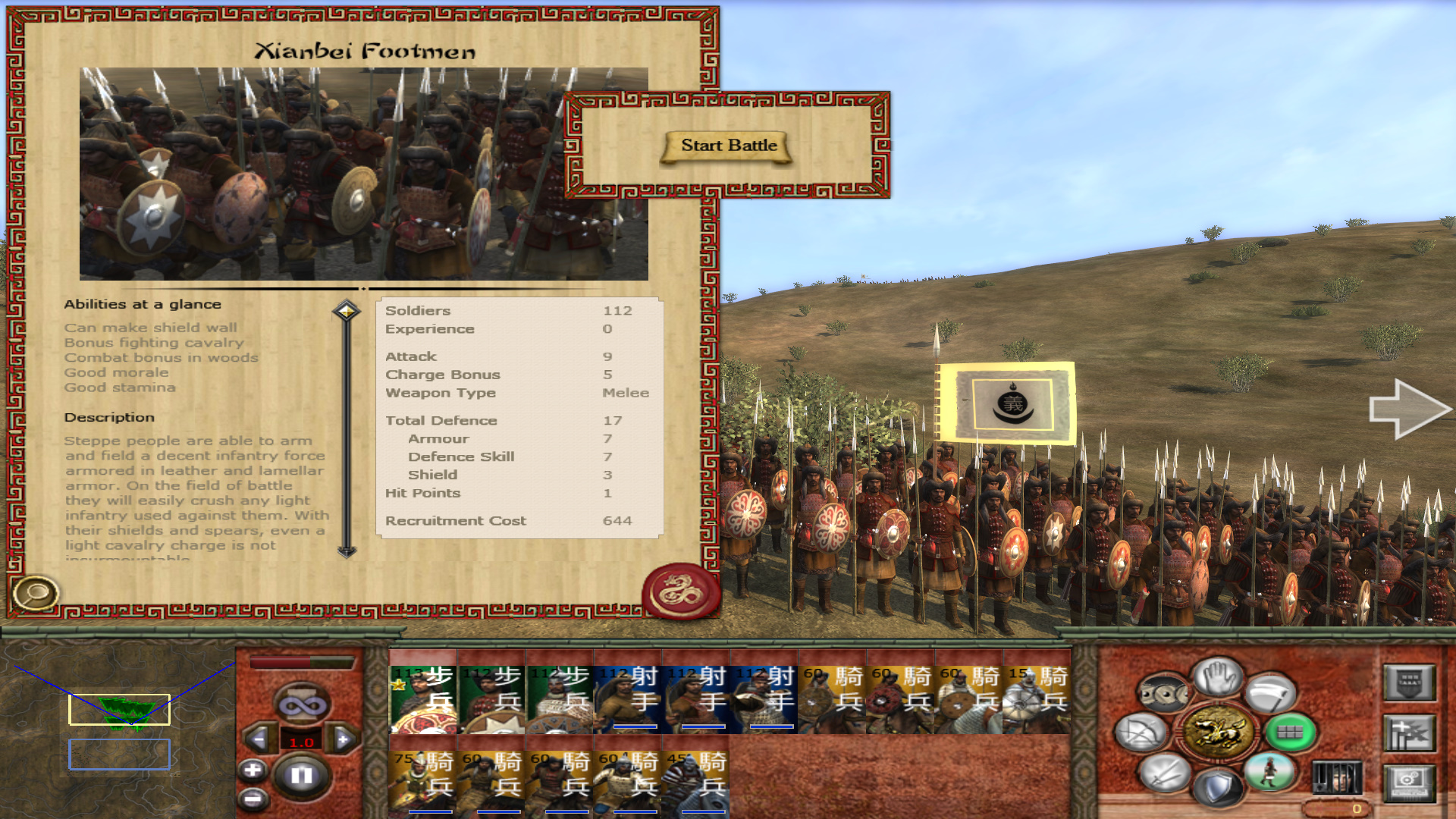Viewport: 1456px width, 819px height.
Task: Decrease the game speed with the left arrow
Action: (259, 739)
